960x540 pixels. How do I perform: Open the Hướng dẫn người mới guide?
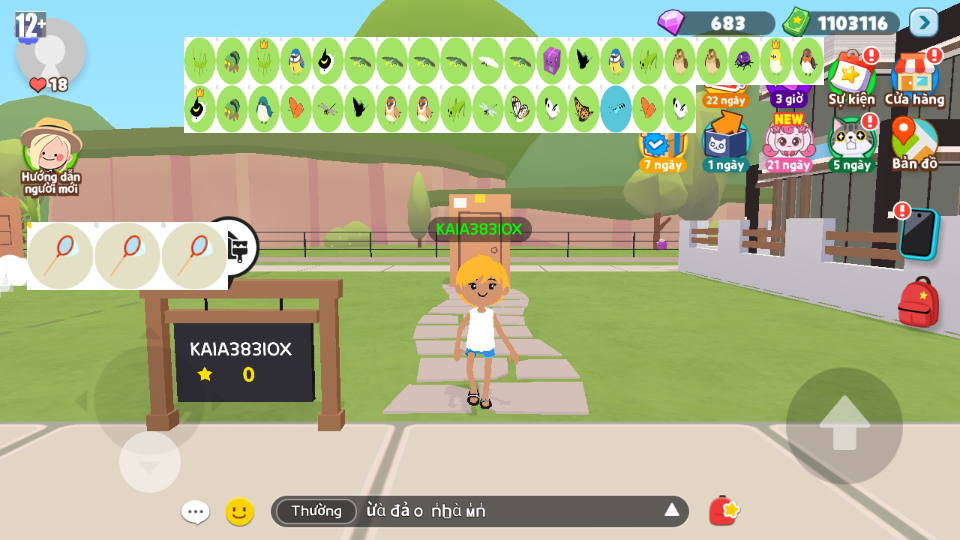[x=50, y=155]
